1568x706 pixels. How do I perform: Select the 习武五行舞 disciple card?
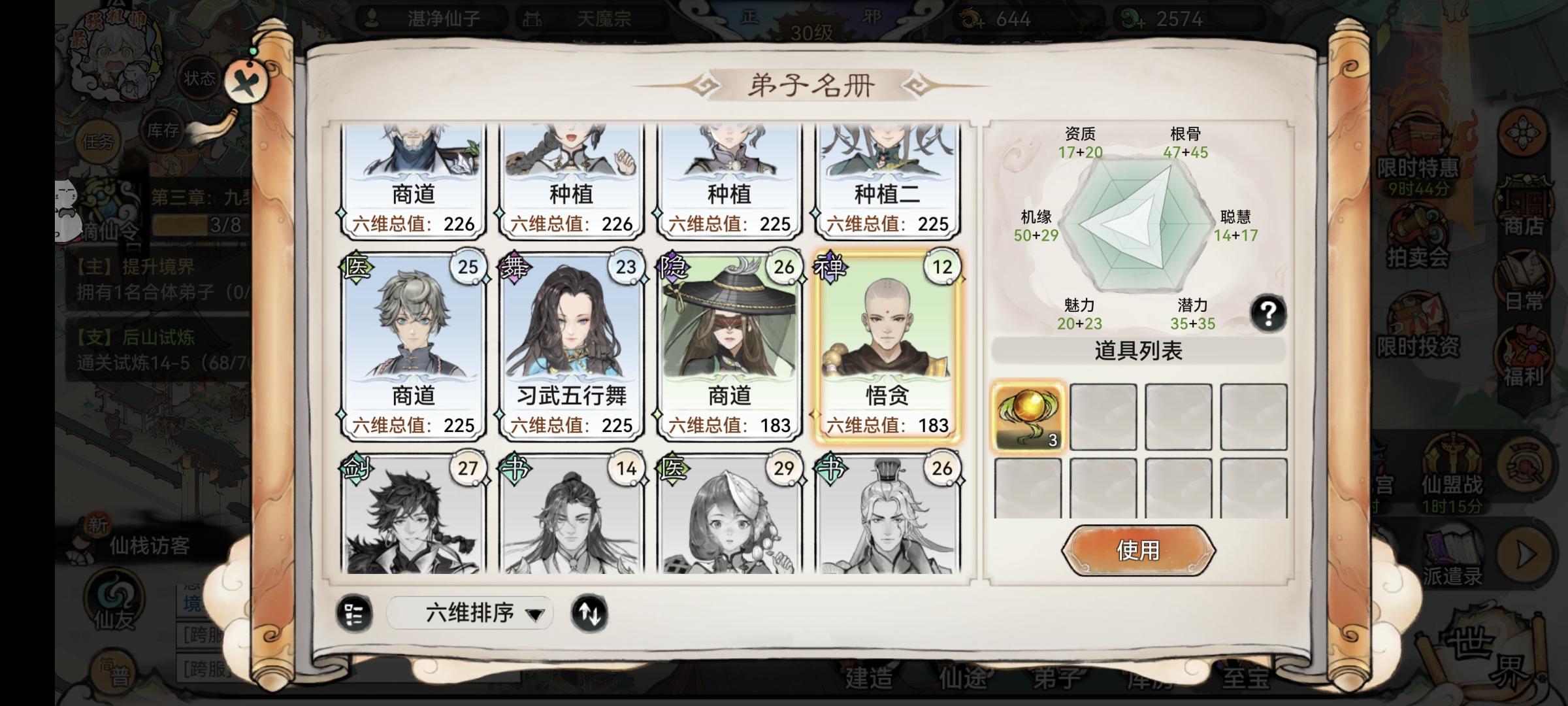click(x=572, y=340)
